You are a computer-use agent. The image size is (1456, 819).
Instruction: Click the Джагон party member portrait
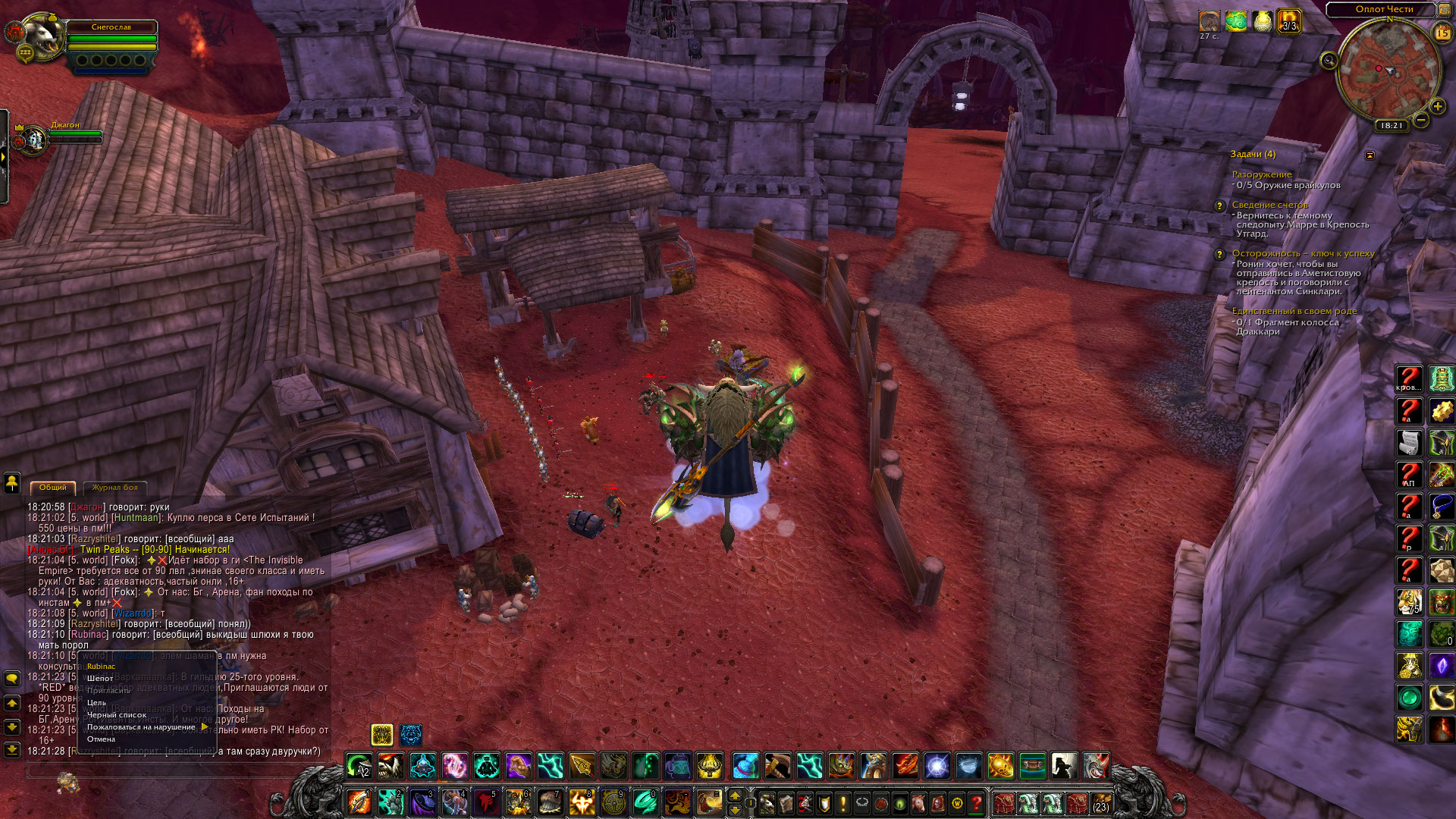click(x=33, y=141)
